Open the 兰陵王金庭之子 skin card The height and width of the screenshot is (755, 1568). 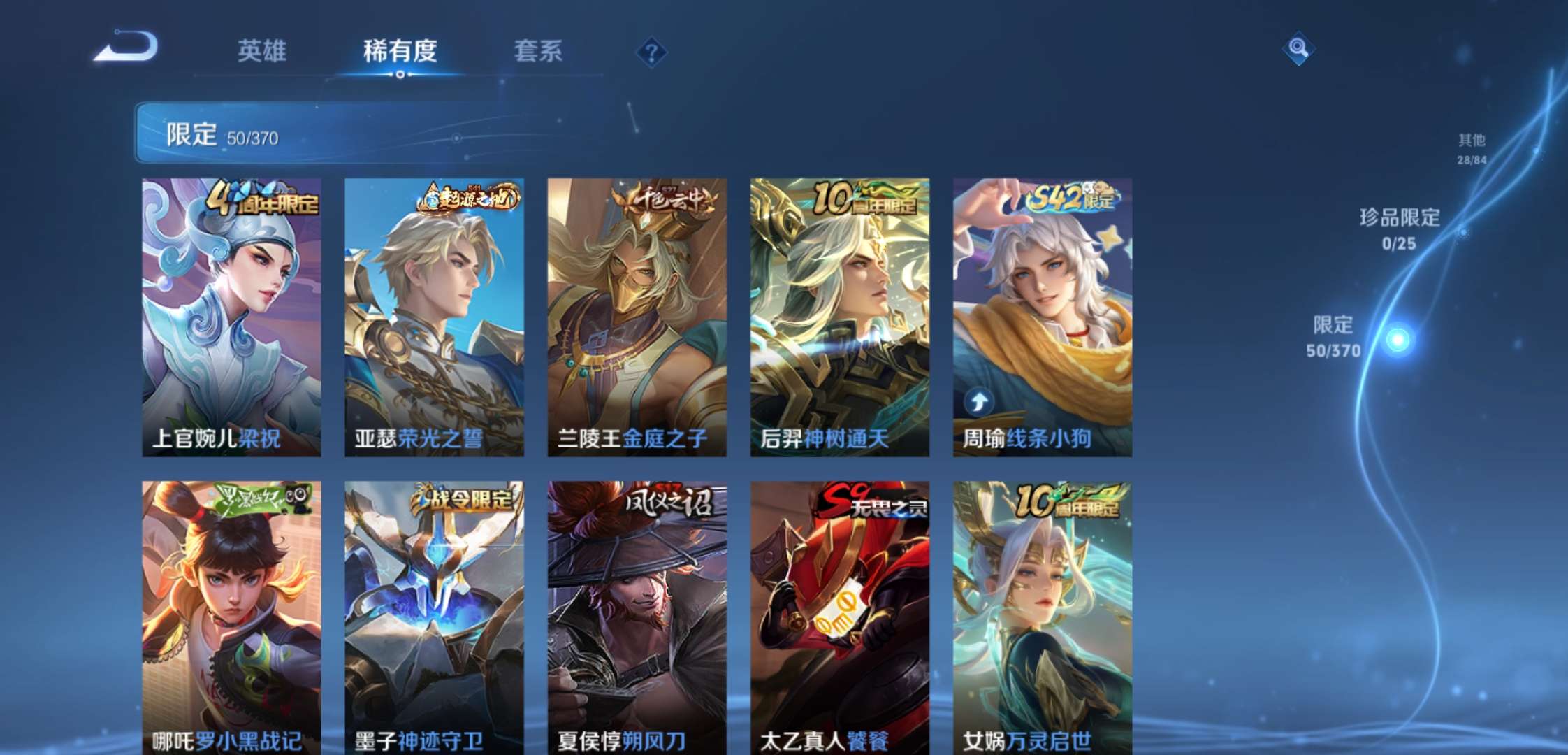633,315
